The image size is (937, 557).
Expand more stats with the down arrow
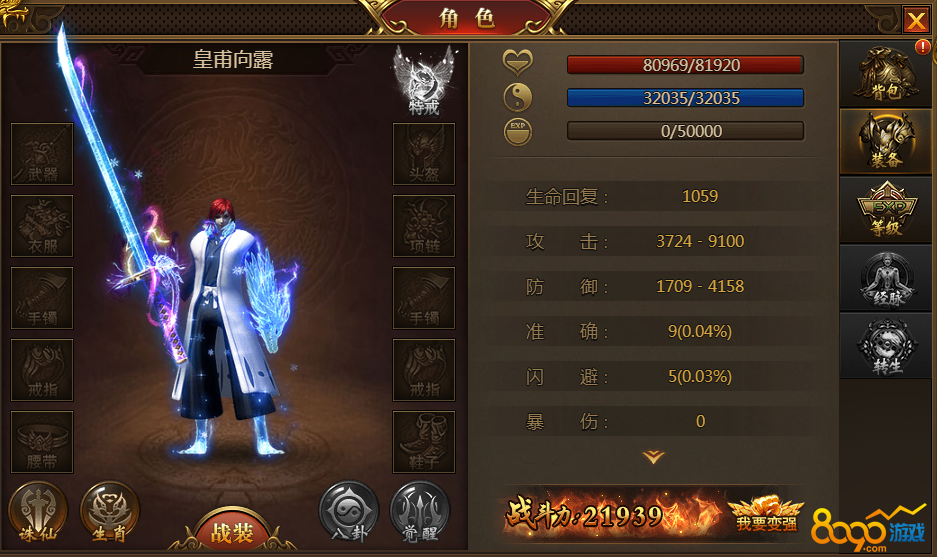pos(653,457)
